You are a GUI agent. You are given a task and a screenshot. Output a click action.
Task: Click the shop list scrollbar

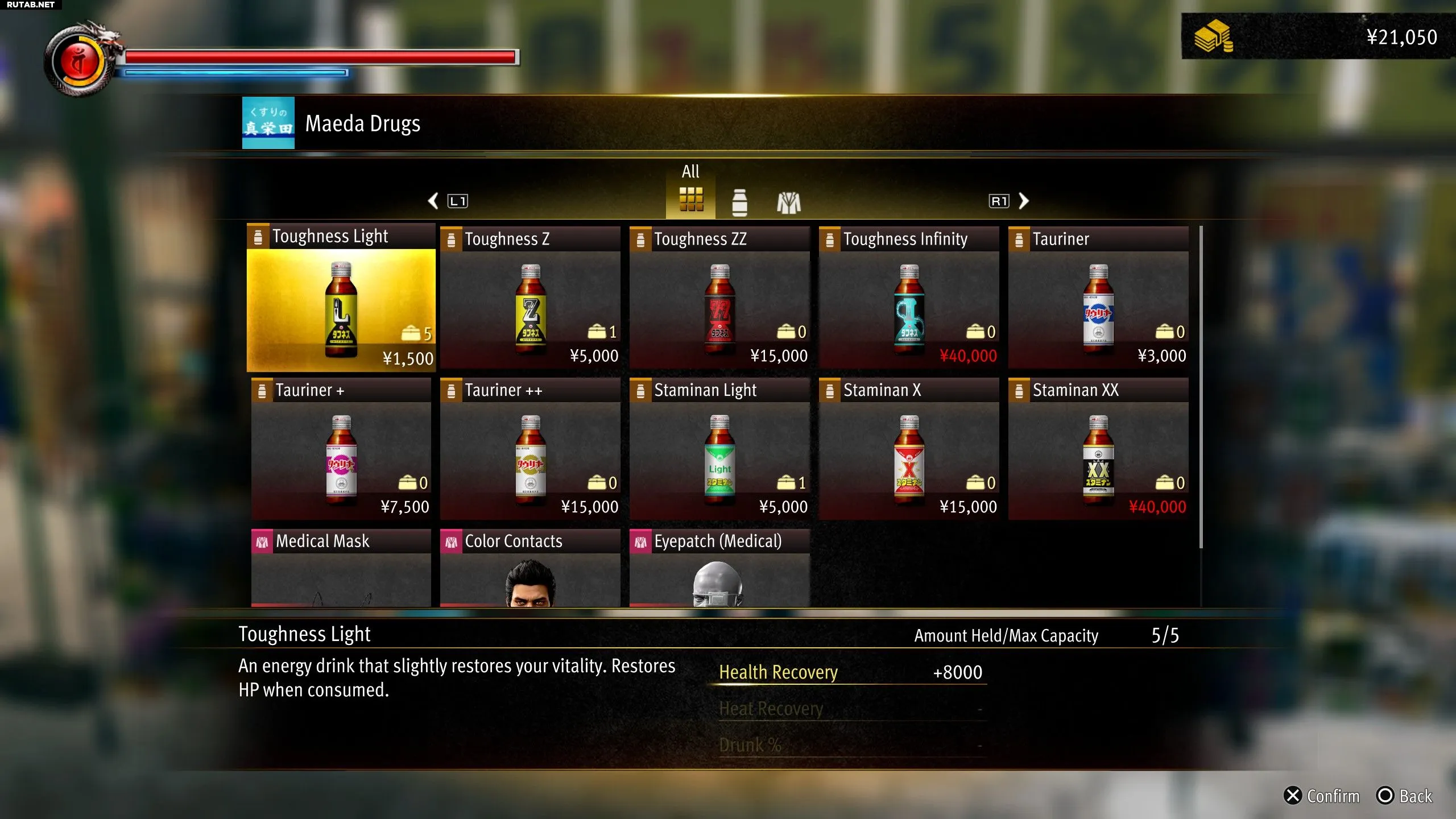click(1201, 387)
